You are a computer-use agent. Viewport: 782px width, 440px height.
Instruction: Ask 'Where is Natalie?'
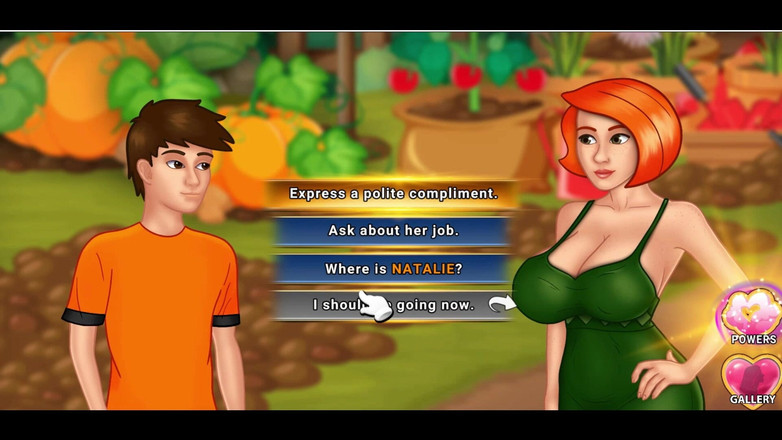click(393, 268)
